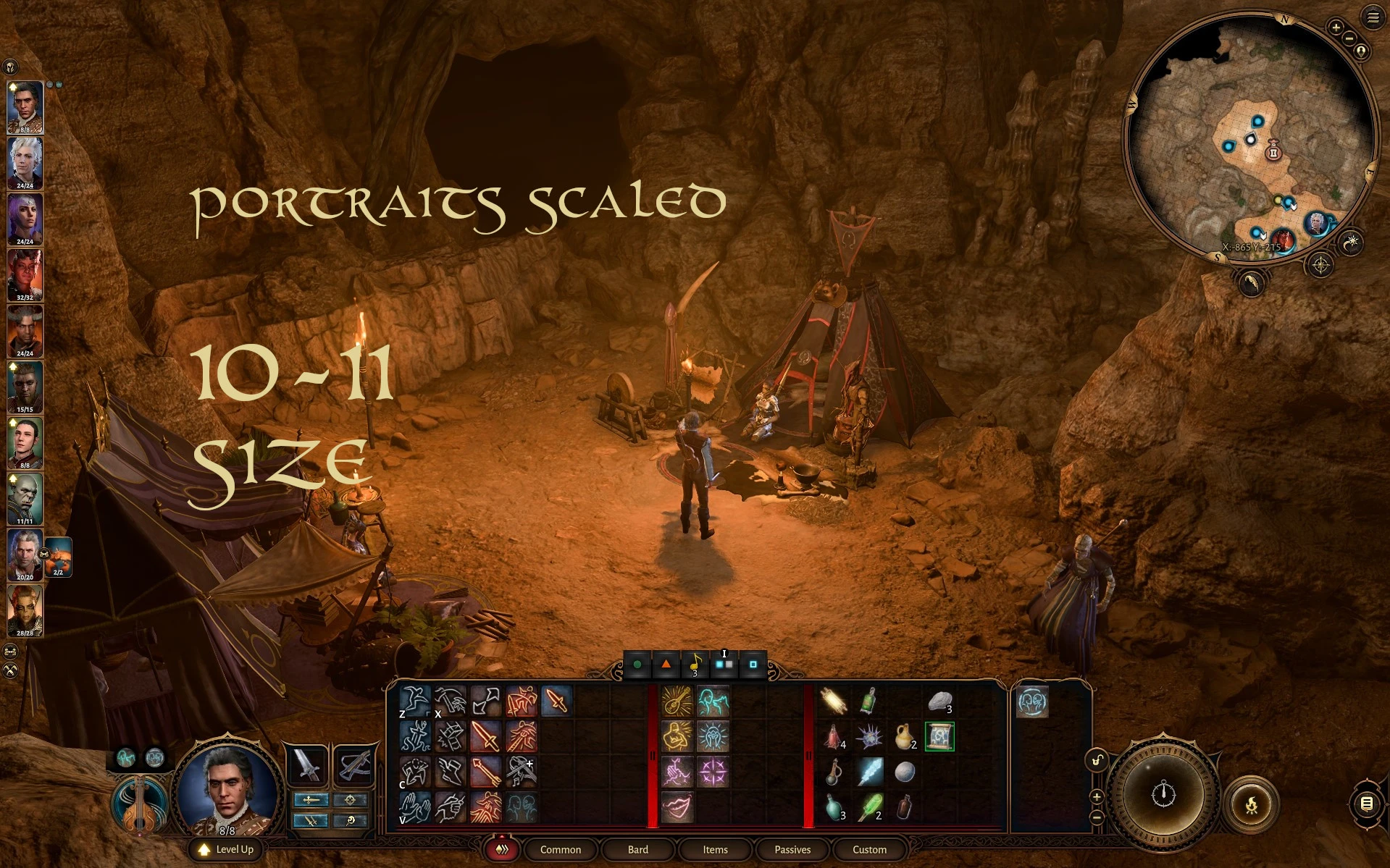This screenshot has height=868, width=1390.
Task: Switch to the Common hotbar tab
Action: [560, 849]
